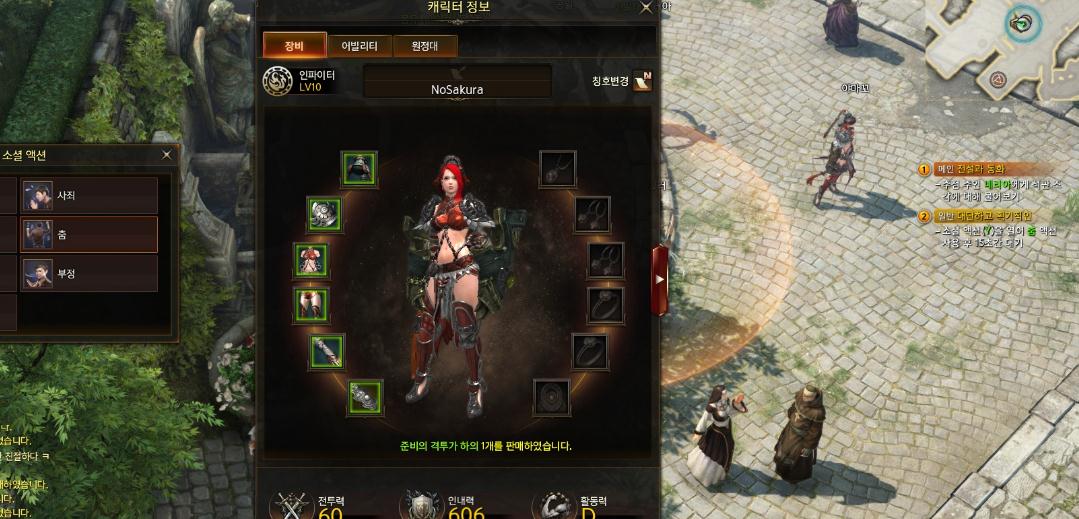This screenshot has width=1079, height=519.
Task: Select the equipped chest armor slot
Action: click(311, 260)
